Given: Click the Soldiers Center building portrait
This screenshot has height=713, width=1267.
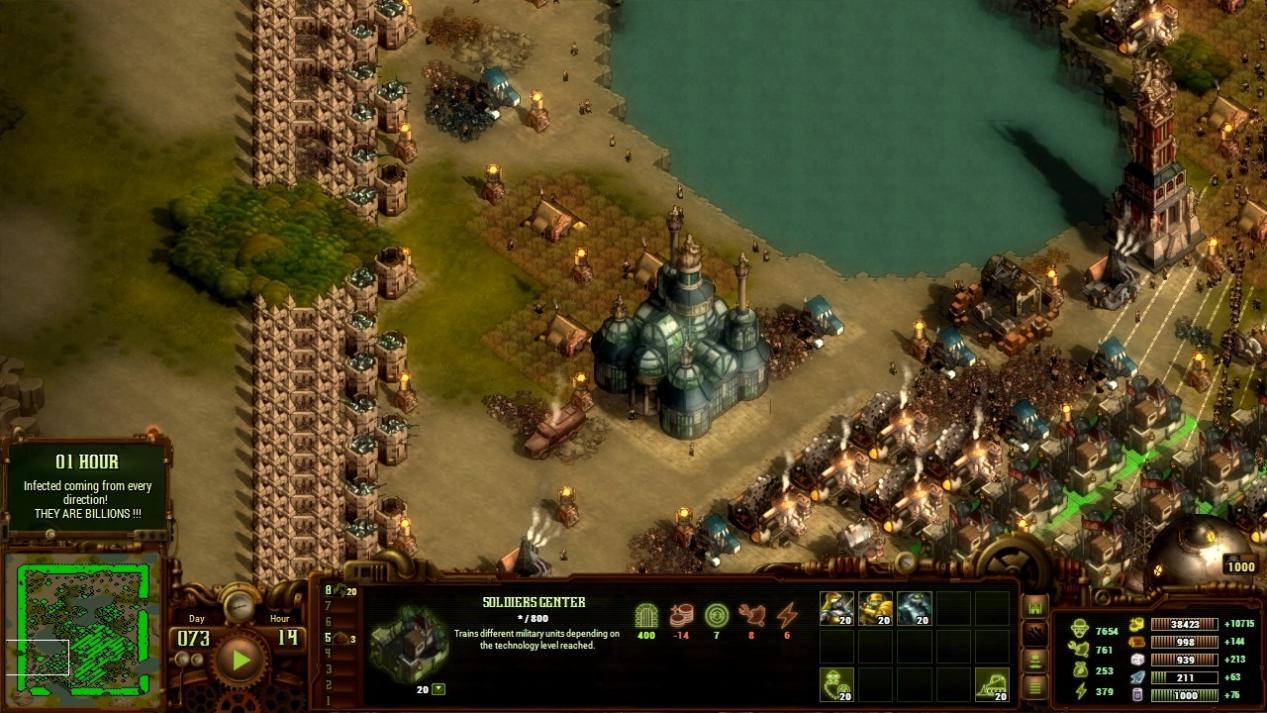Looking at the screenshot, I should tap(409, 643).
